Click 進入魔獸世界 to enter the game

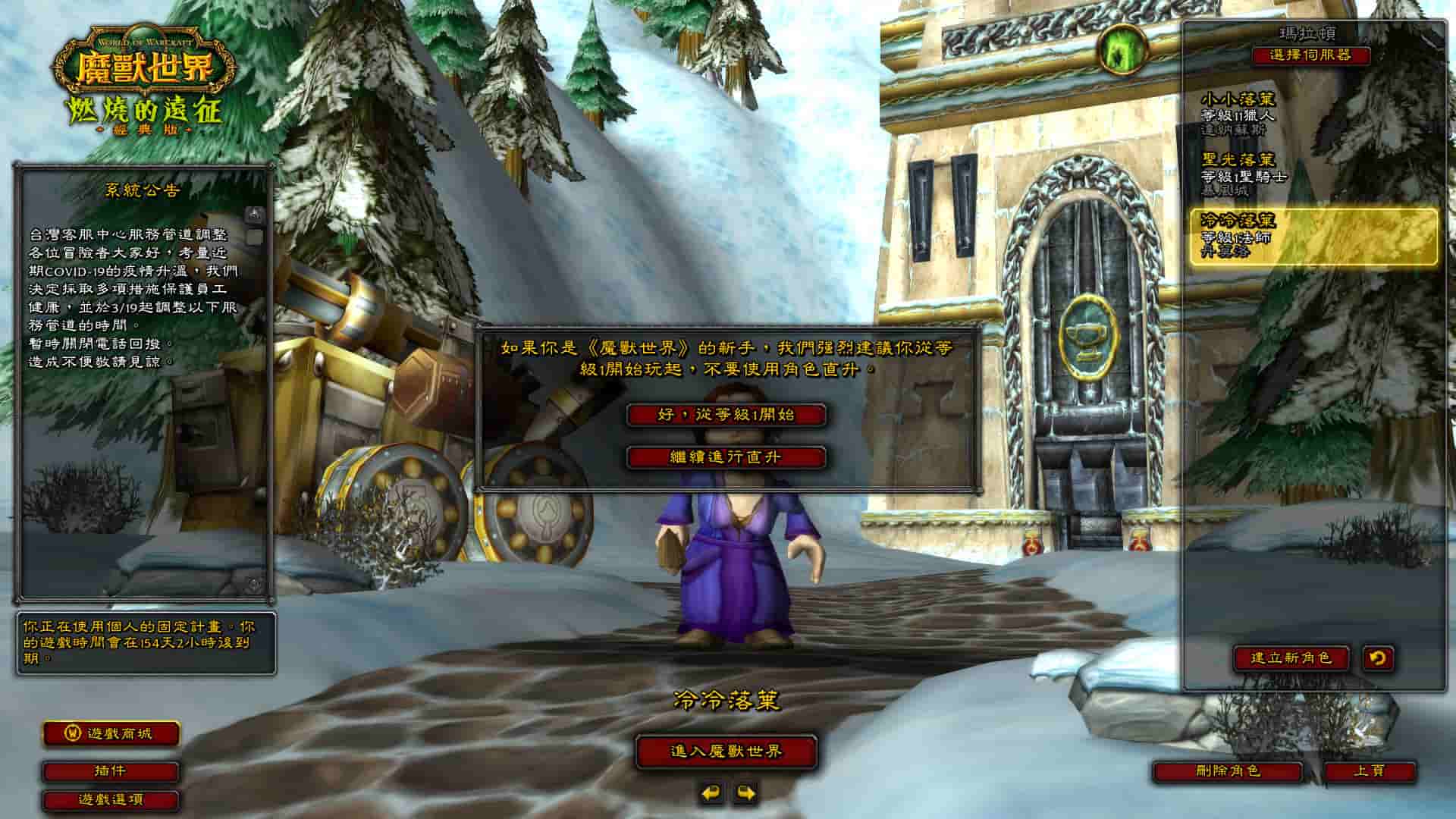coord(726,752)
